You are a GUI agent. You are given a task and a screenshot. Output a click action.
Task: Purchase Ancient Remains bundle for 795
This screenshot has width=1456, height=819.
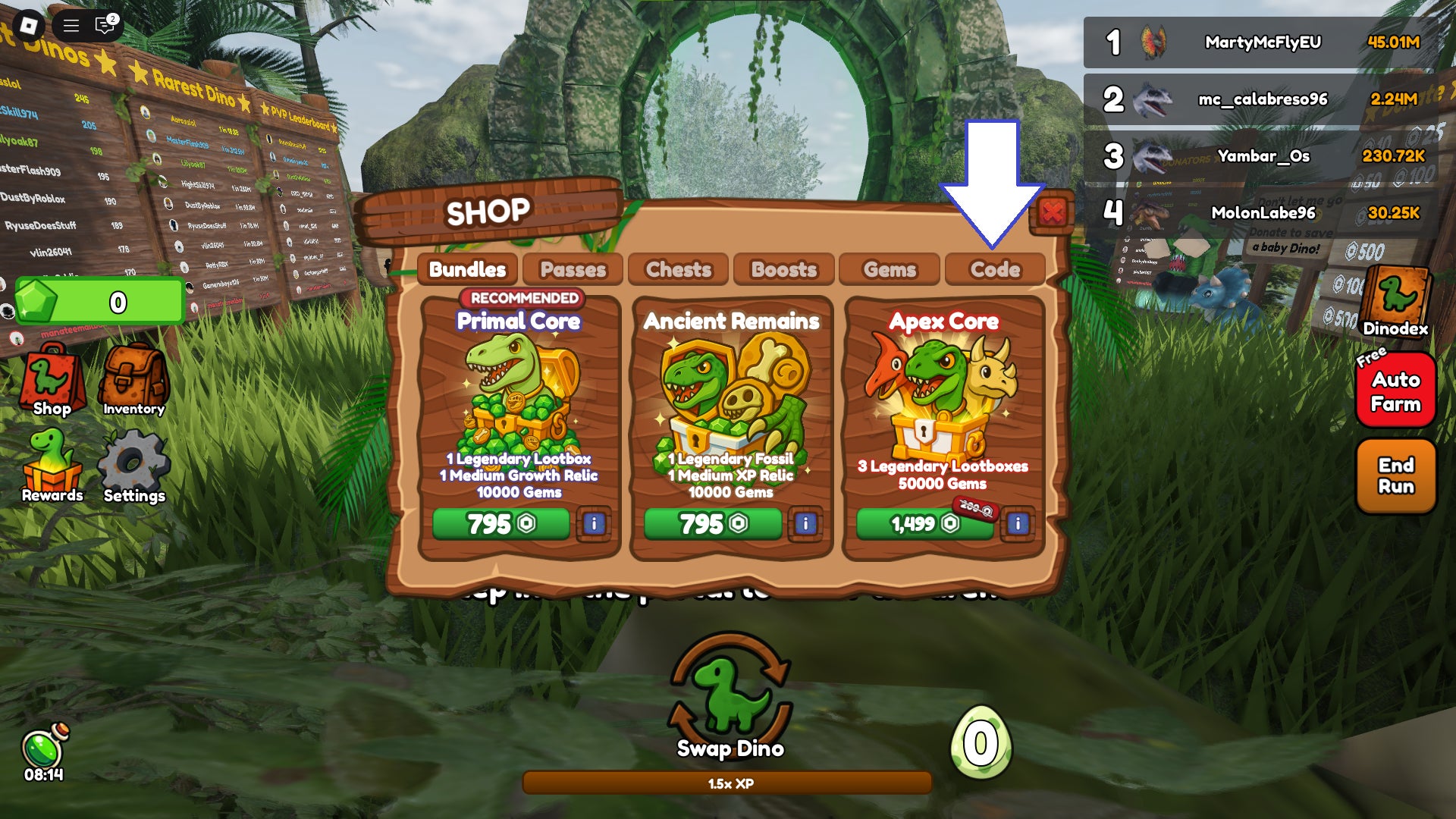712,523
